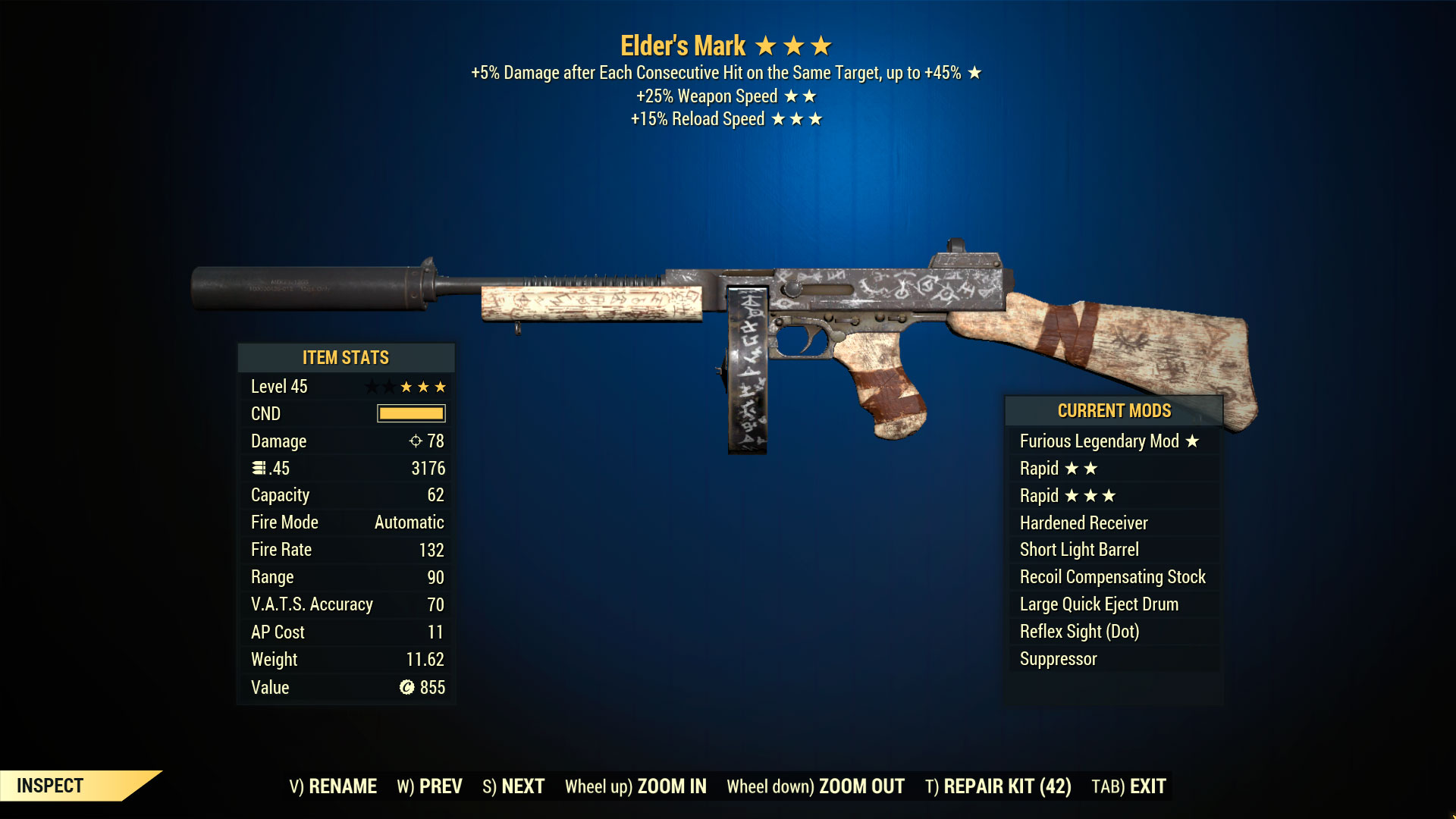Exit the inspect screen
The width and height of the screenshot is (1456, 819).
1128,786
